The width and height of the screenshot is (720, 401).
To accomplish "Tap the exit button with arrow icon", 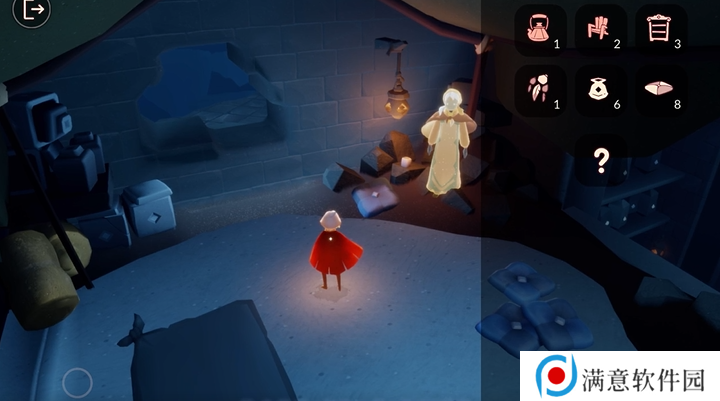I will click(34, 11).
